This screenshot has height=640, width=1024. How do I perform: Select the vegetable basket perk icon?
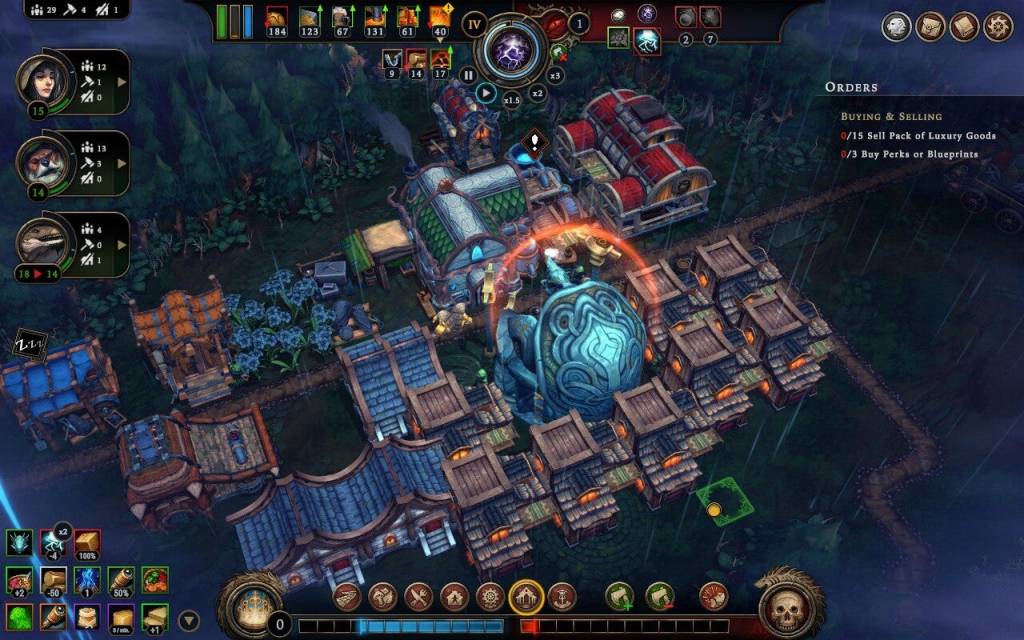pos(155,580)
